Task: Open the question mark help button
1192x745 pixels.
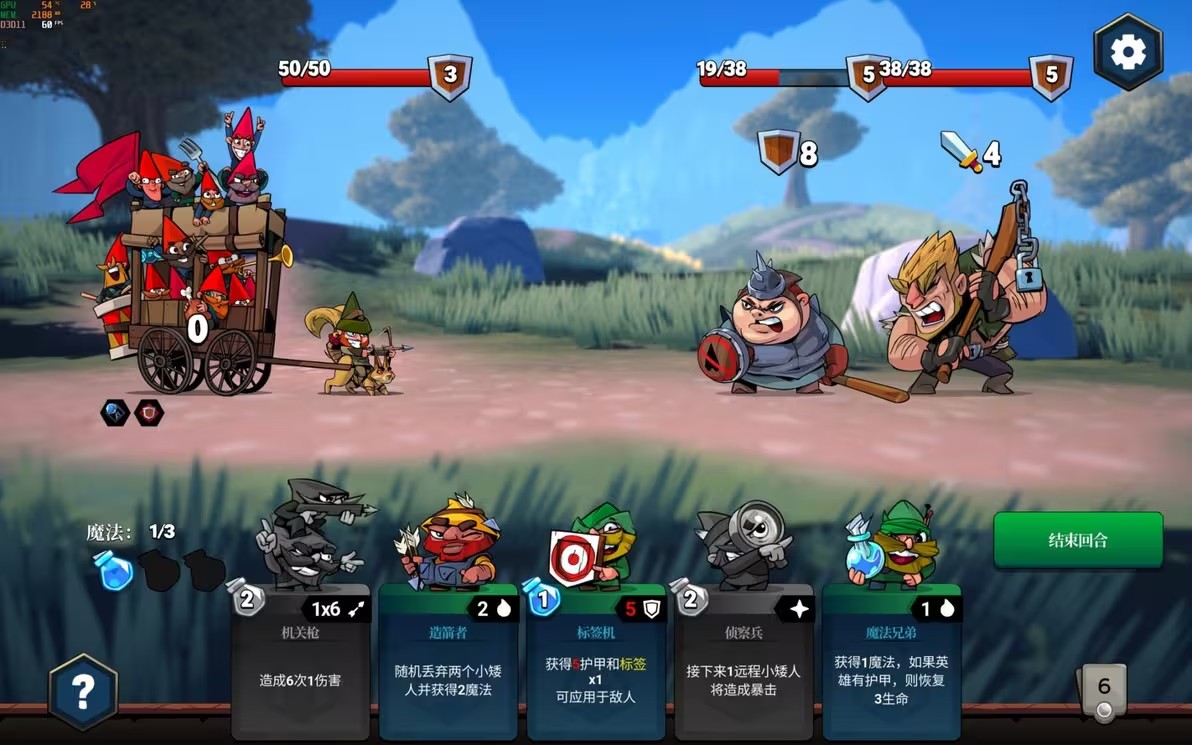Action: (x=83, y=691)
